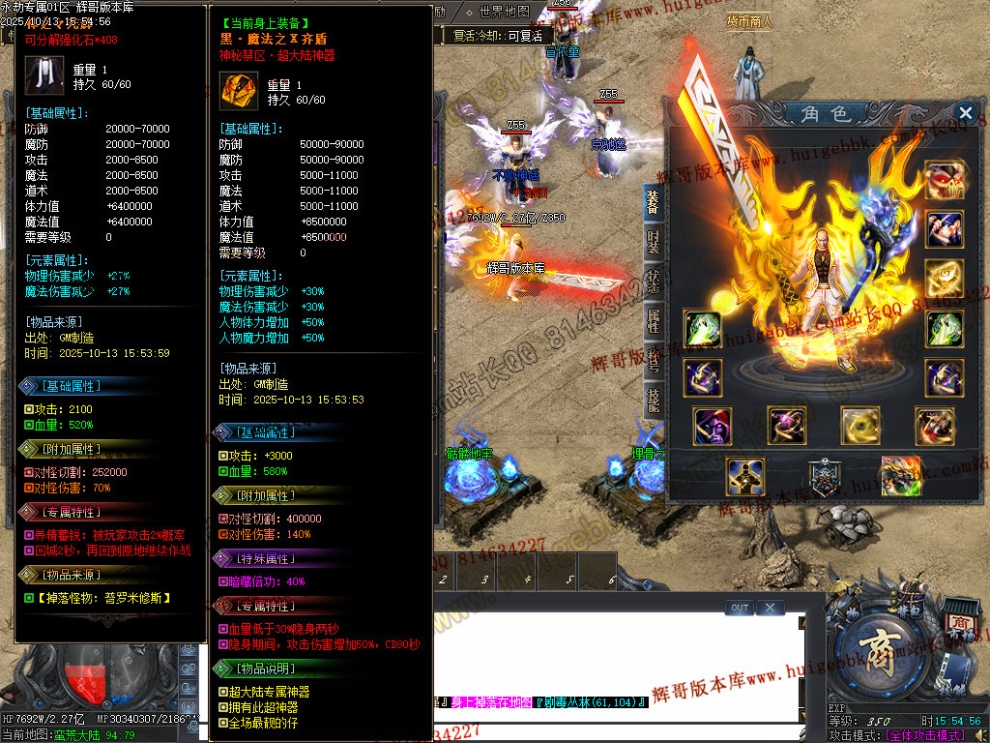Image resolution: width=990 pixels, height=743 pixels.
Task: Switch to the 时装 costume tab
Action: click(652, 244)
